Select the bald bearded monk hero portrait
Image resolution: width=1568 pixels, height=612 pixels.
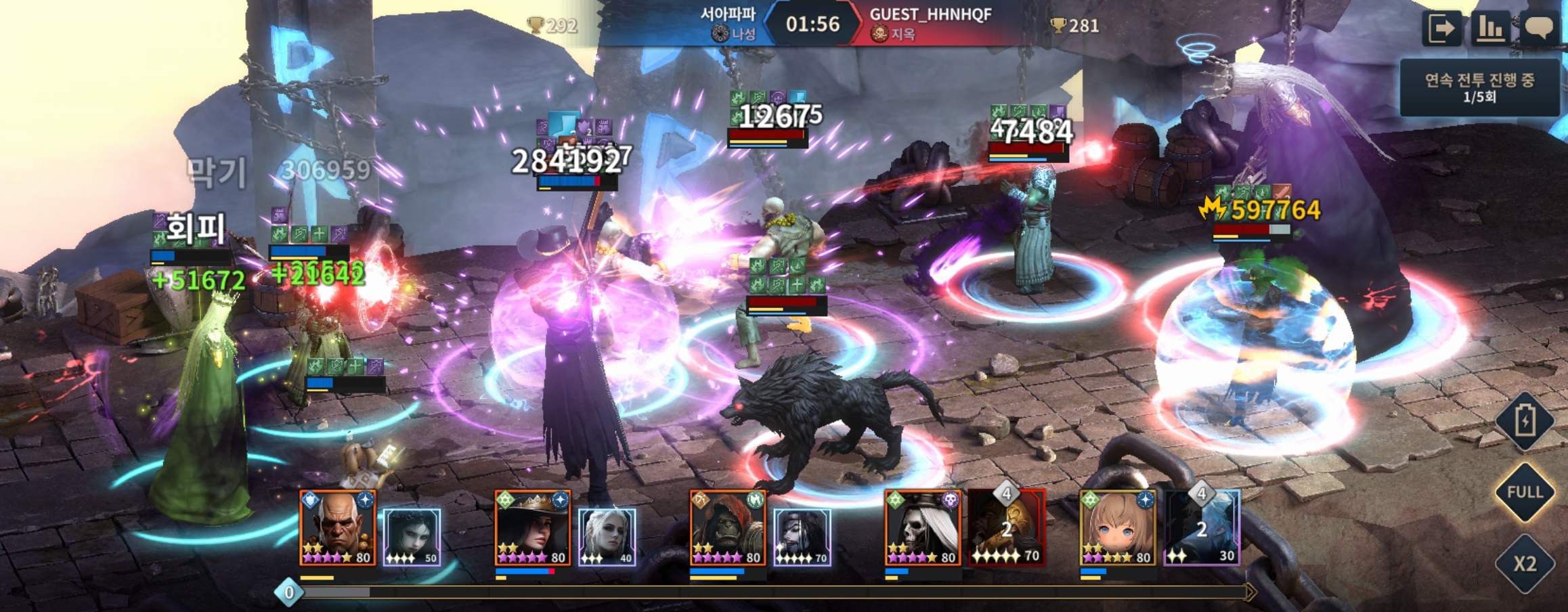pyautogui.click(x=337, y=528)
